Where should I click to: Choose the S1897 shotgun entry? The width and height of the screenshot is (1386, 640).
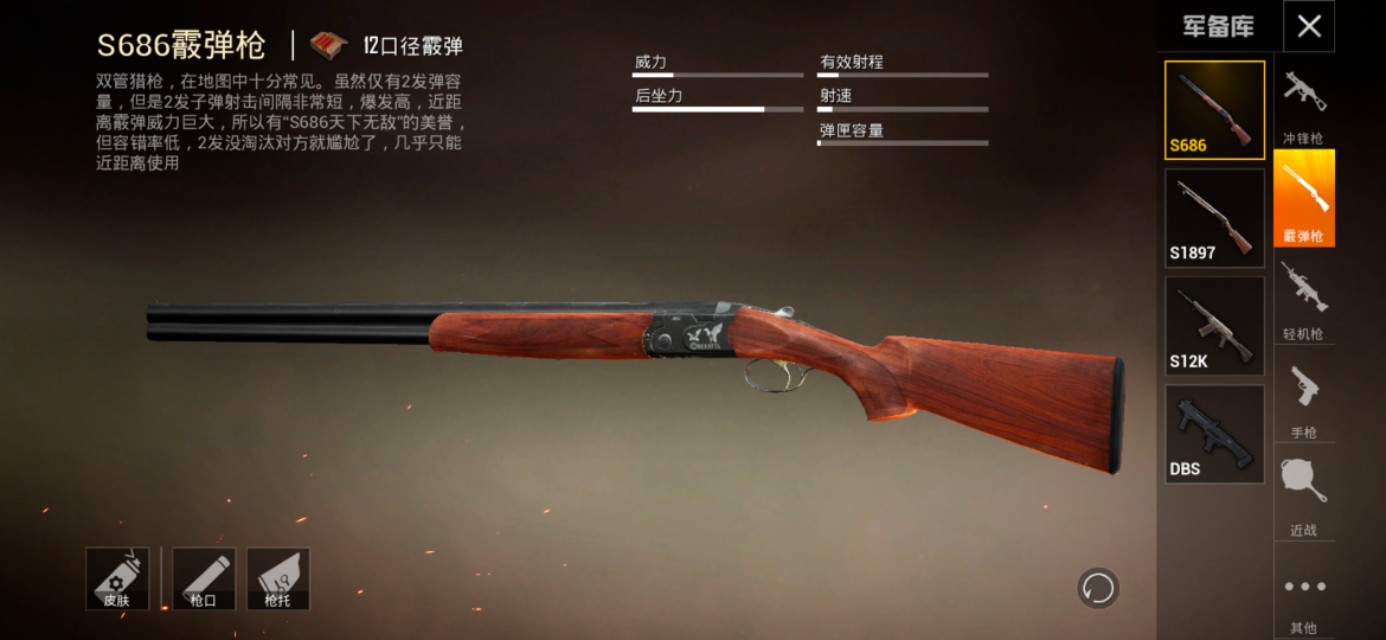[x=1214, y=218]
